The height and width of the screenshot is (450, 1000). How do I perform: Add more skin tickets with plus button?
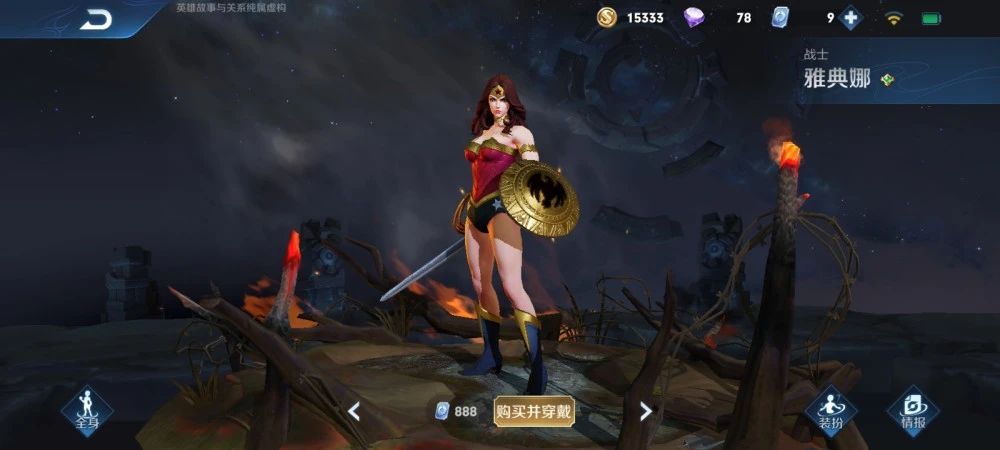click(851, 18)
